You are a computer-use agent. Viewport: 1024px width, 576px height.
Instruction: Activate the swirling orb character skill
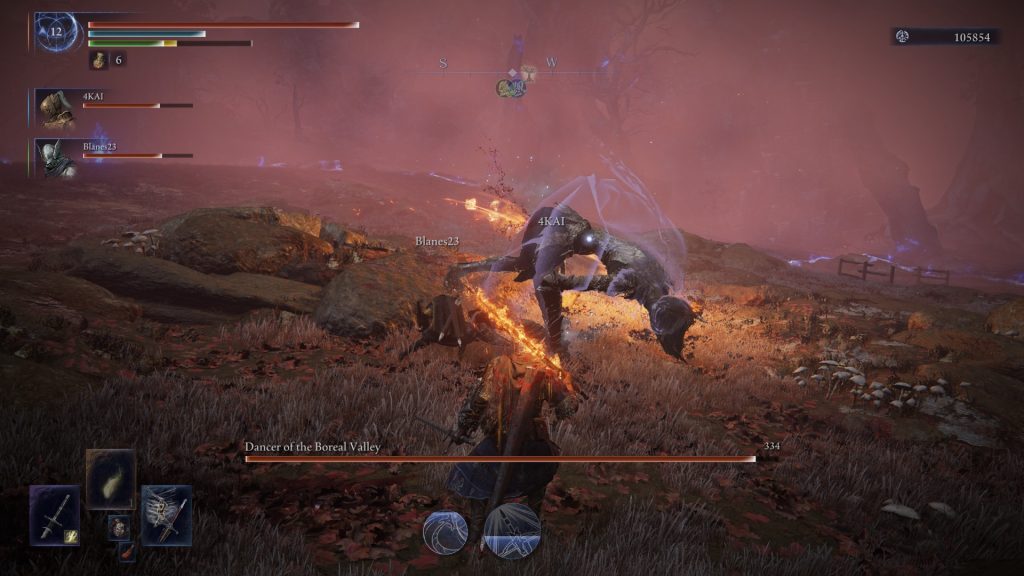coord(445,531)
